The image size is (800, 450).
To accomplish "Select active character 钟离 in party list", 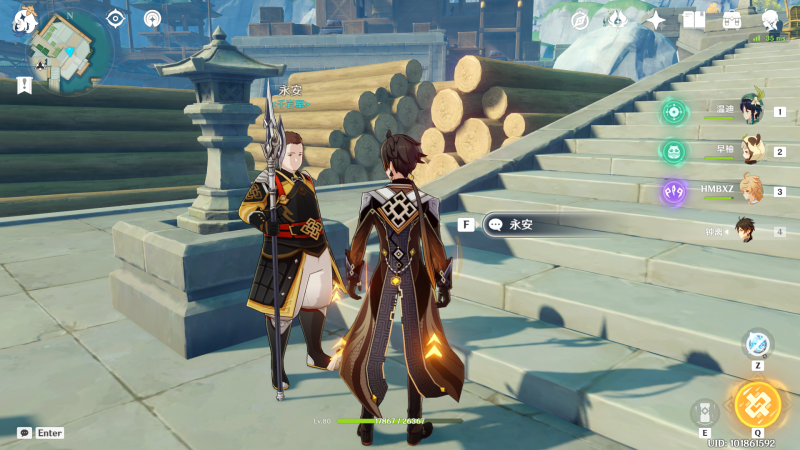I will point(746,231).
